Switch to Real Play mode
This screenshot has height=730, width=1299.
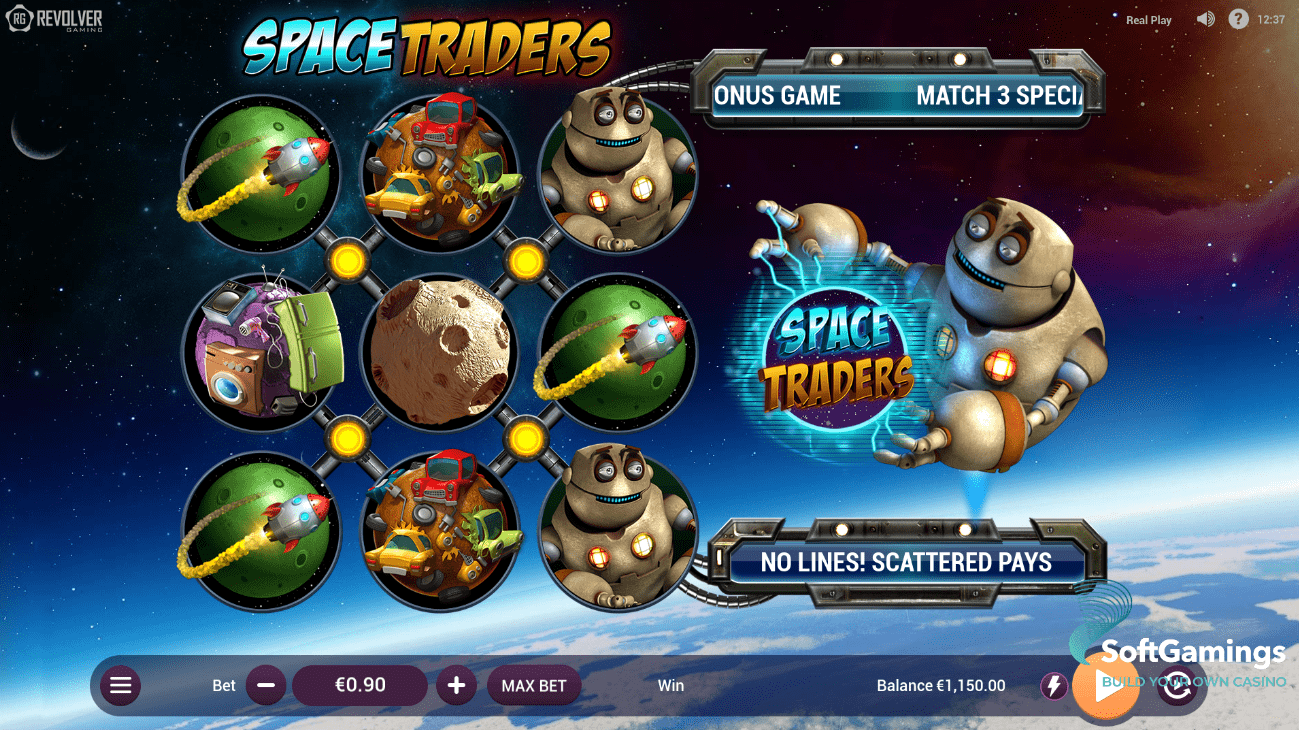click(1148, 19)
